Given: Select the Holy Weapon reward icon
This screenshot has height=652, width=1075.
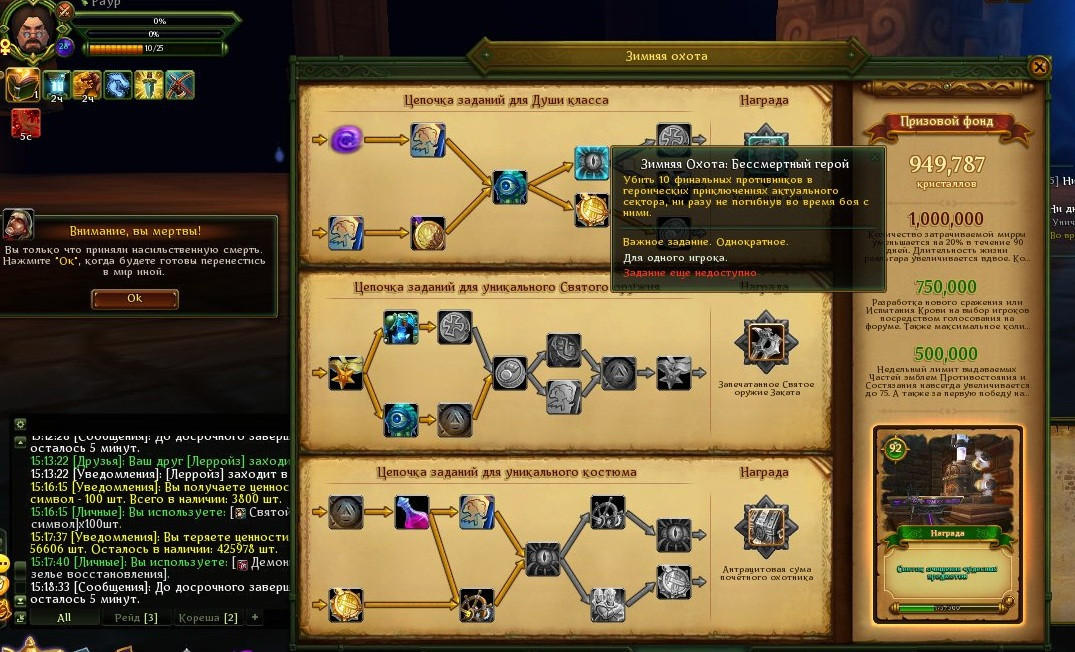Looking at the screenshot, I should point(766,341).
